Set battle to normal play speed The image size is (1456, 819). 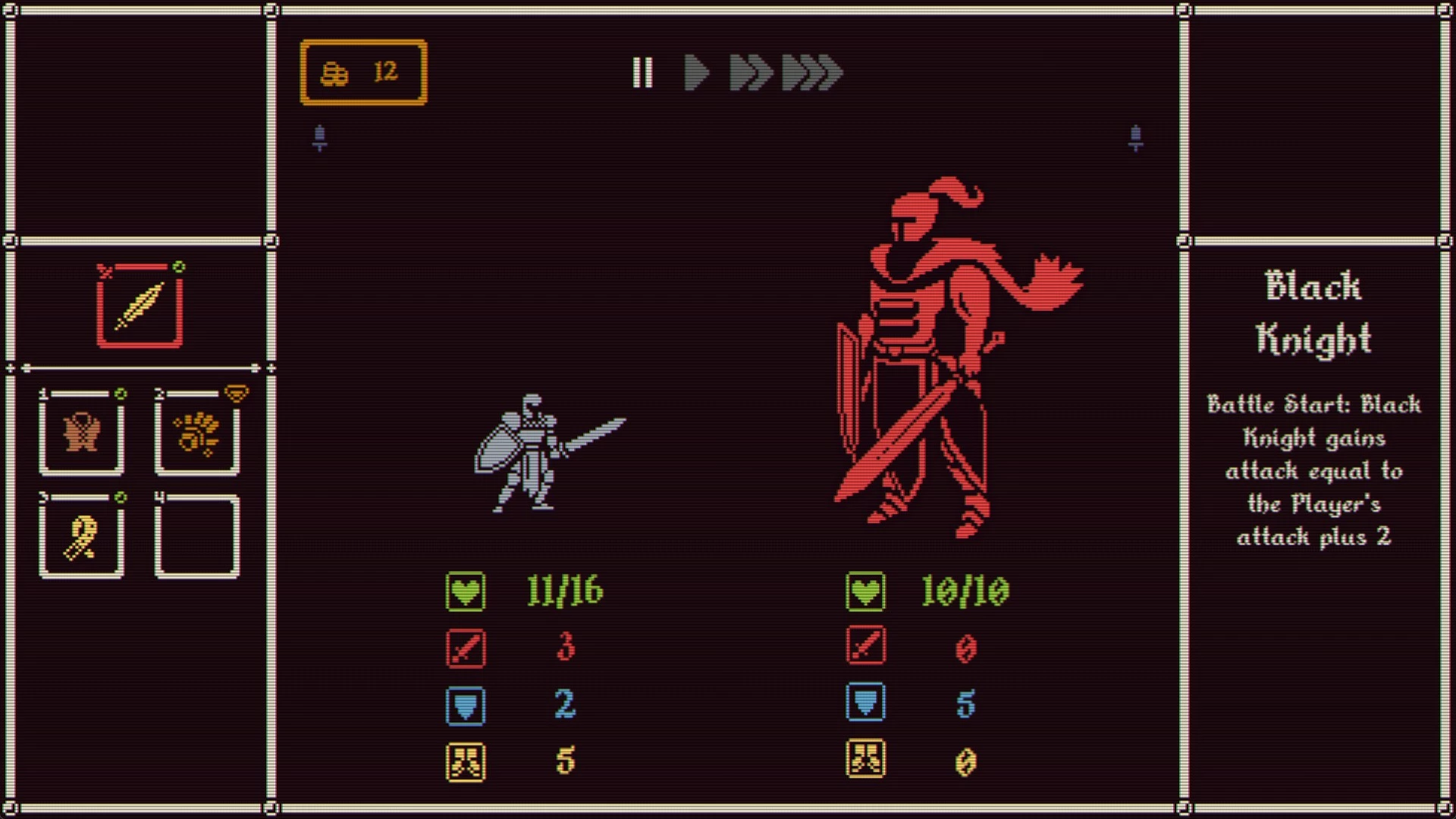pyautogui.click(x=696, y=73)
